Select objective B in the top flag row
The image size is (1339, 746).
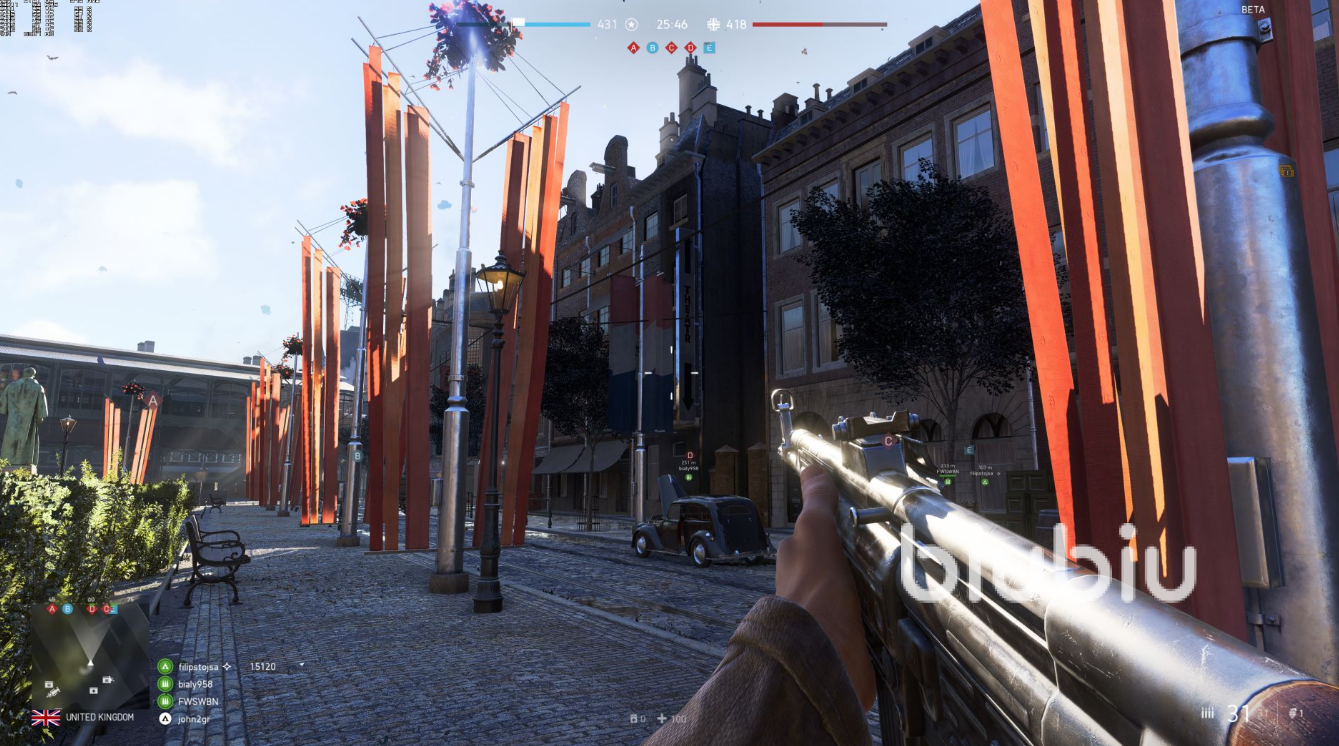tap(652, 47)
